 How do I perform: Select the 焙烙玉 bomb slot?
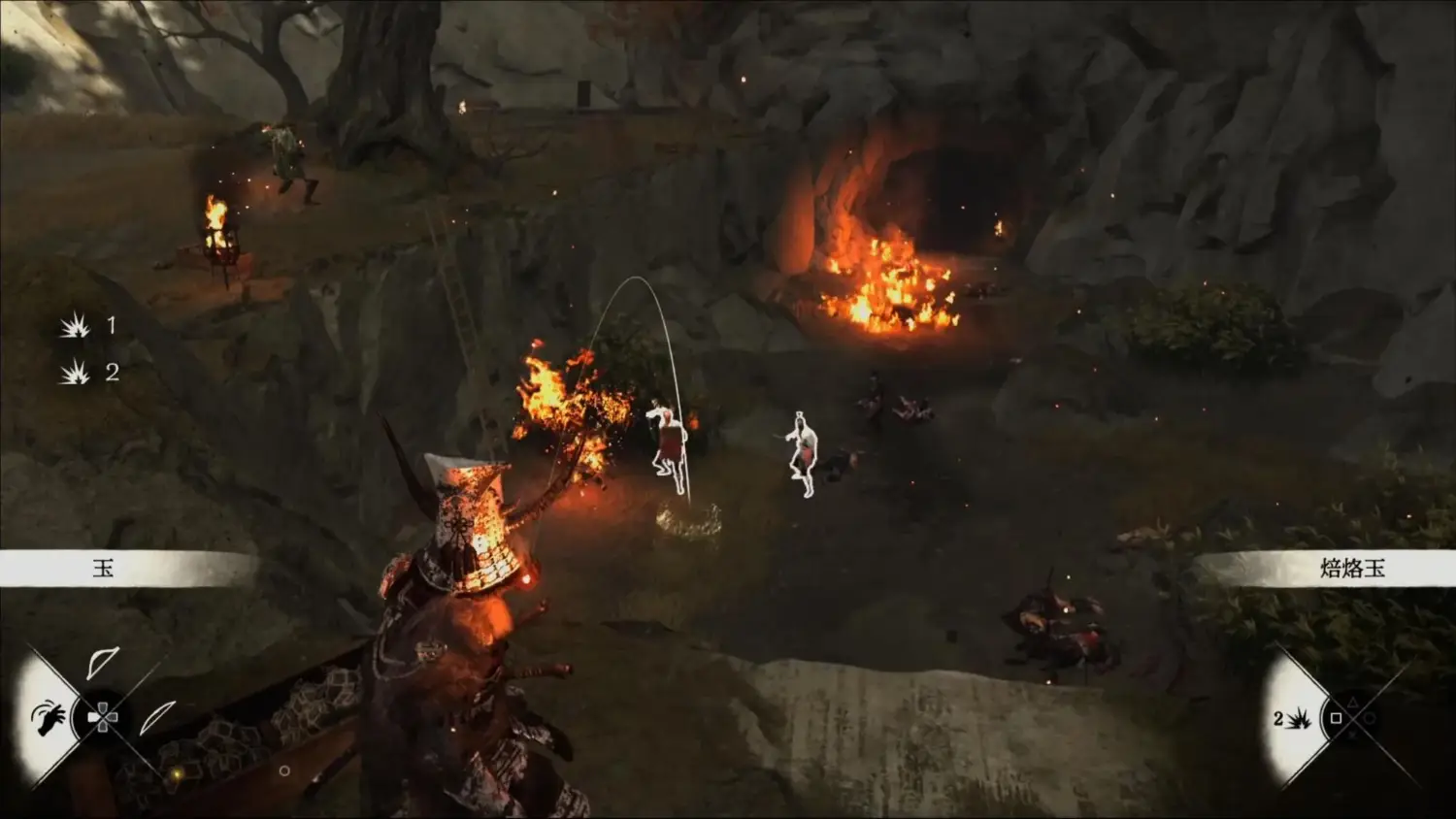pyautogui.click(x=1295, y=718)
